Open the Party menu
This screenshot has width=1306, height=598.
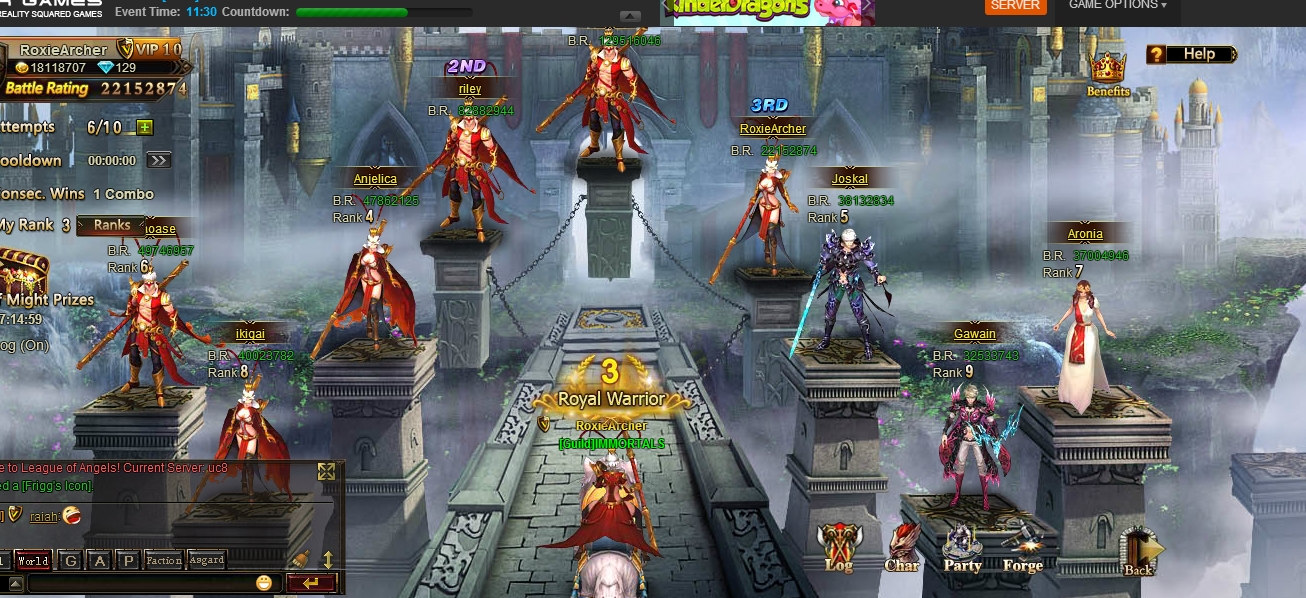coord(962,549)
